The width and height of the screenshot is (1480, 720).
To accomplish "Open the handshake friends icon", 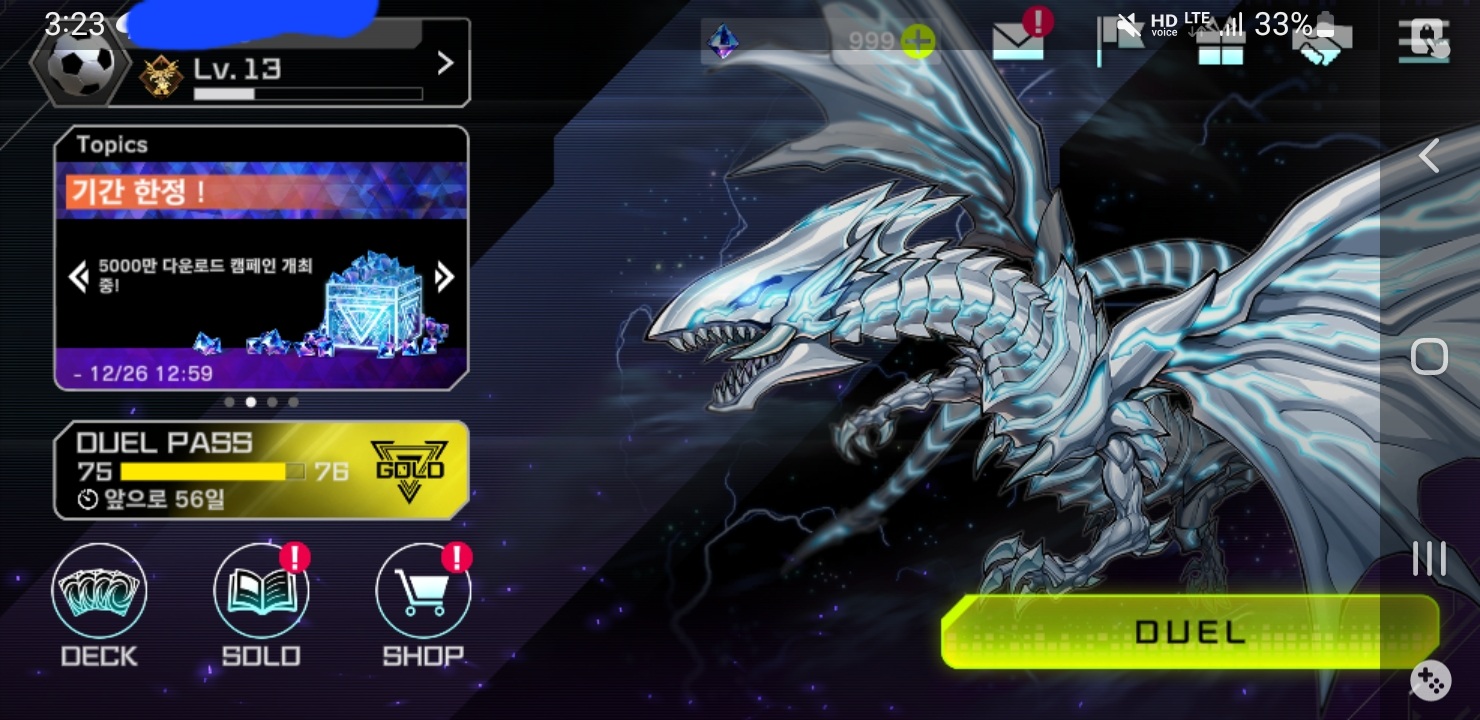I will [x=1323, y=44].
